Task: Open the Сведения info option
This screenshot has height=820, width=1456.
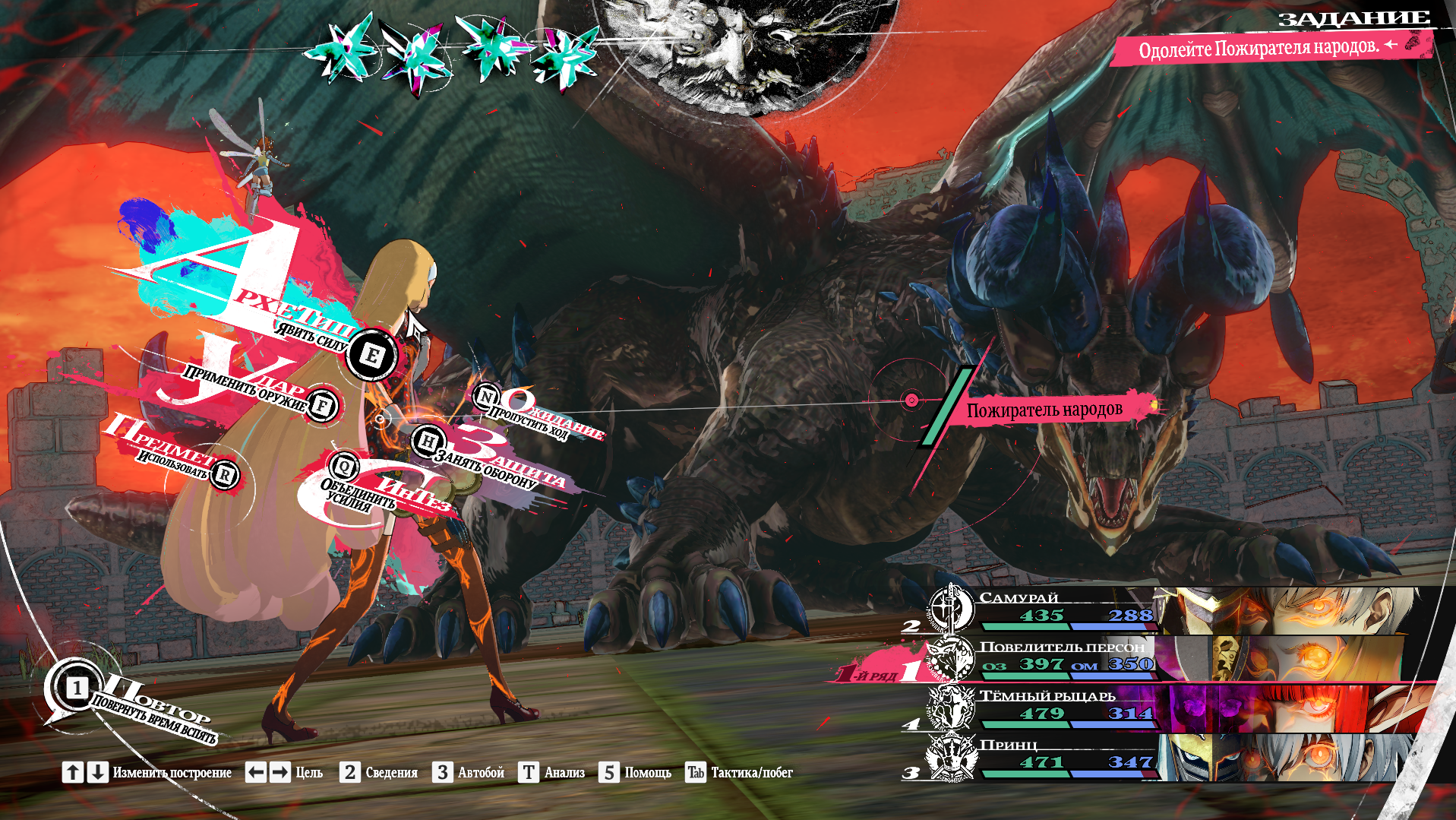Action: click(x=378, y=773)
